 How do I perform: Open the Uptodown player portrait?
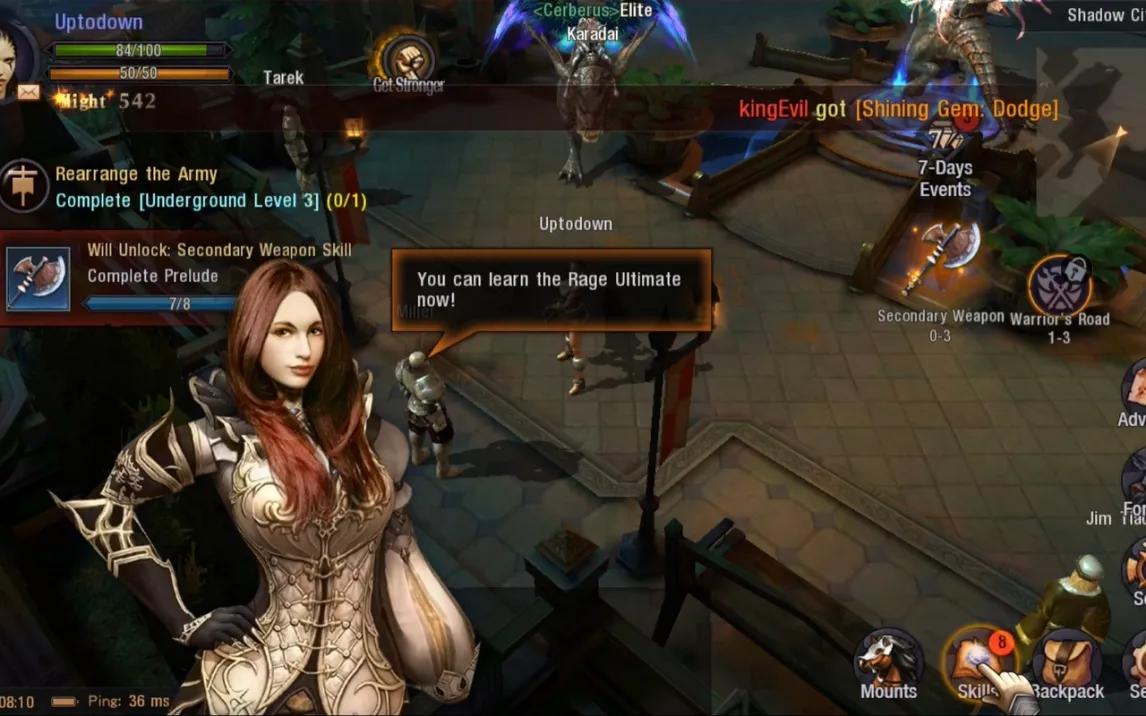[x=18, y=55]
